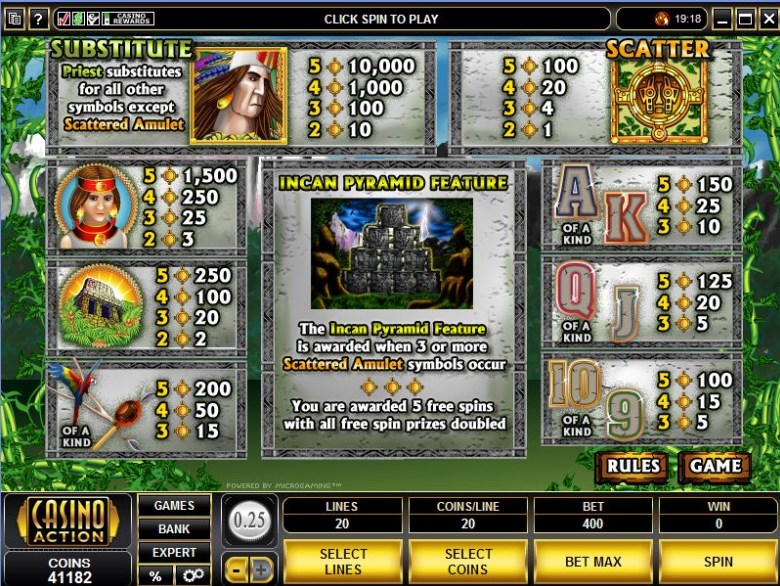
Task: Decrease coin size with minus button
Action: click(x=237, y=570)
